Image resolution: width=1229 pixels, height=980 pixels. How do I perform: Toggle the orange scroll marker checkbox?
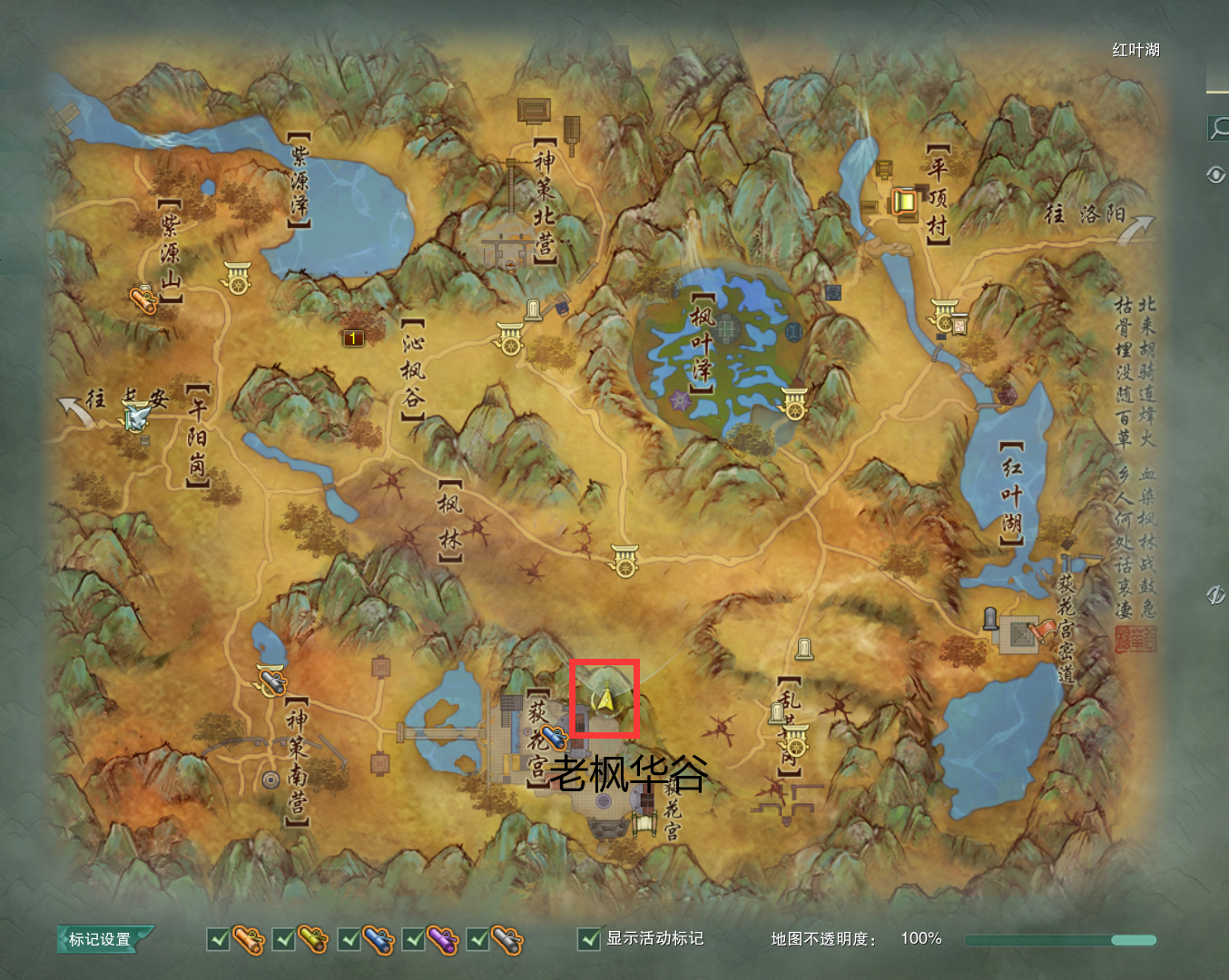(219, 939)
